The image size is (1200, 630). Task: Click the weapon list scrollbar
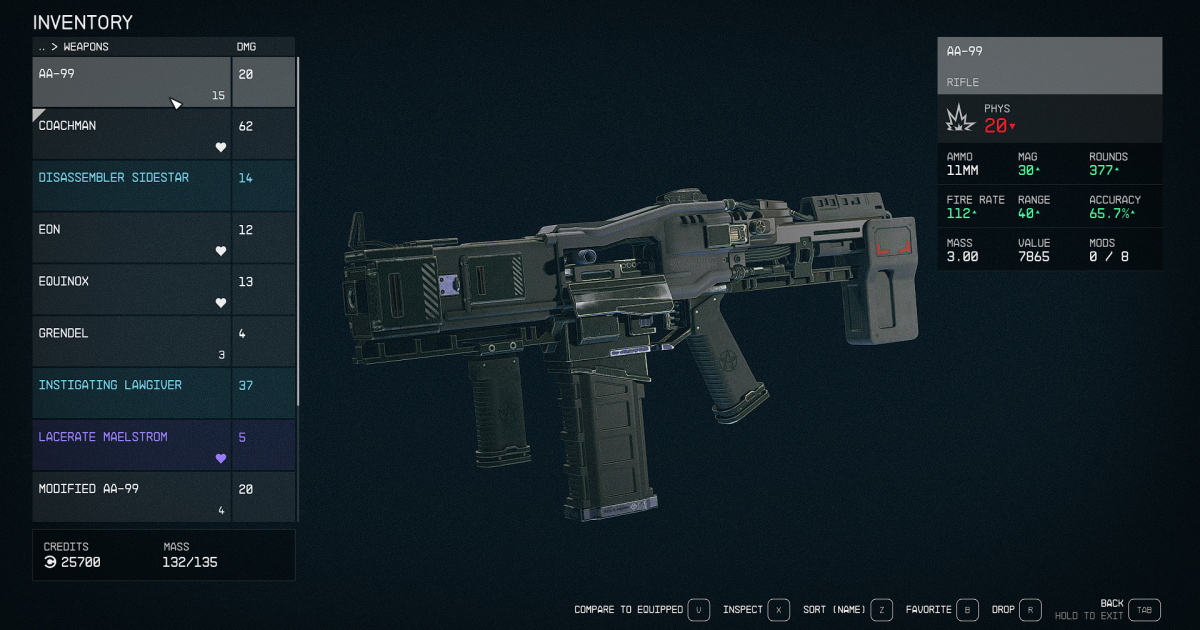click(x=298, y=230)
